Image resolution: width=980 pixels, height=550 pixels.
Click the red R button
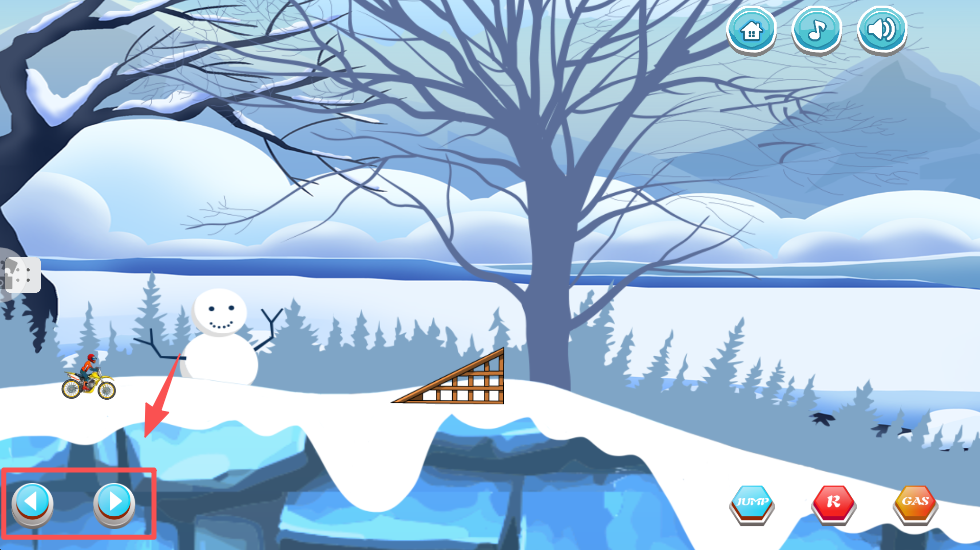tap(832, 502)
